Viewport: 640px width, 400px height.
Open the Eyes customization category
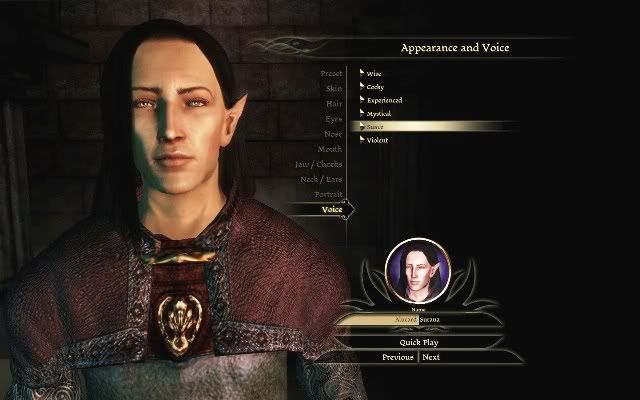[333, 119]
